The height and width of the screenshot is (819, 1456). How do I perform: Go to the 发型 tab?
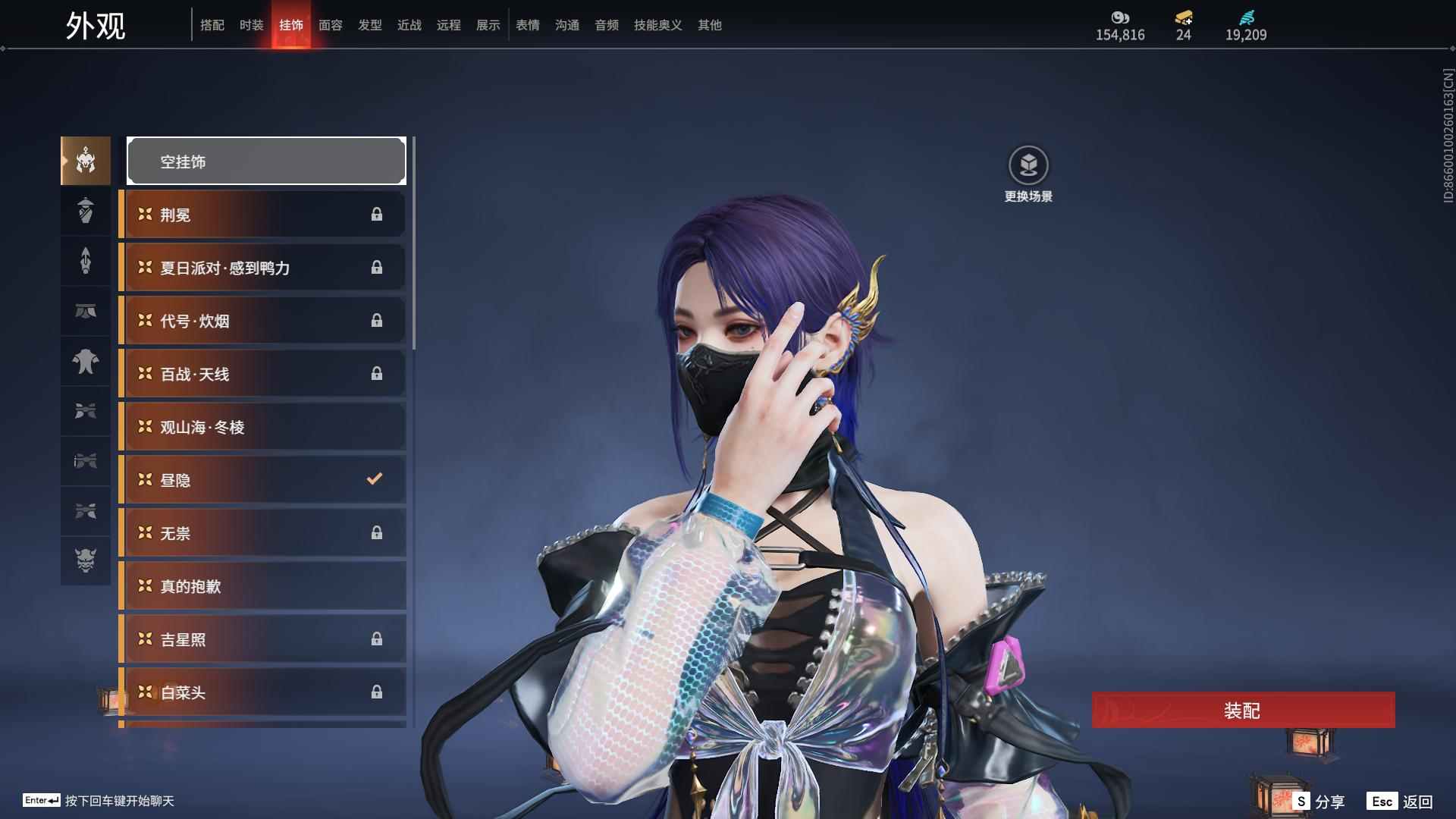pos(369,25)
